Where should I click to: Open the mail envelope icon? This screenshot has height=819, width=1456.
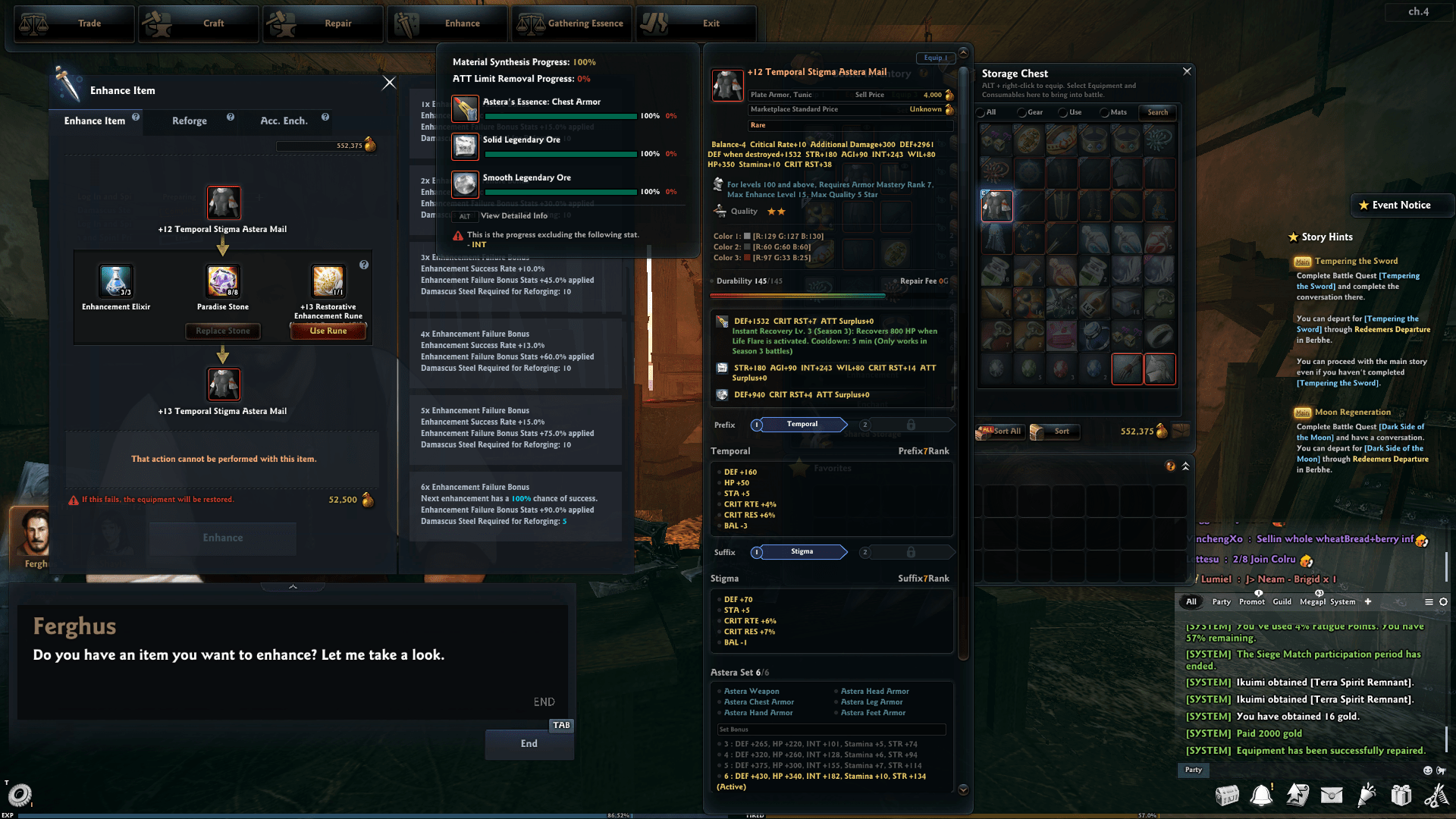1332,795
